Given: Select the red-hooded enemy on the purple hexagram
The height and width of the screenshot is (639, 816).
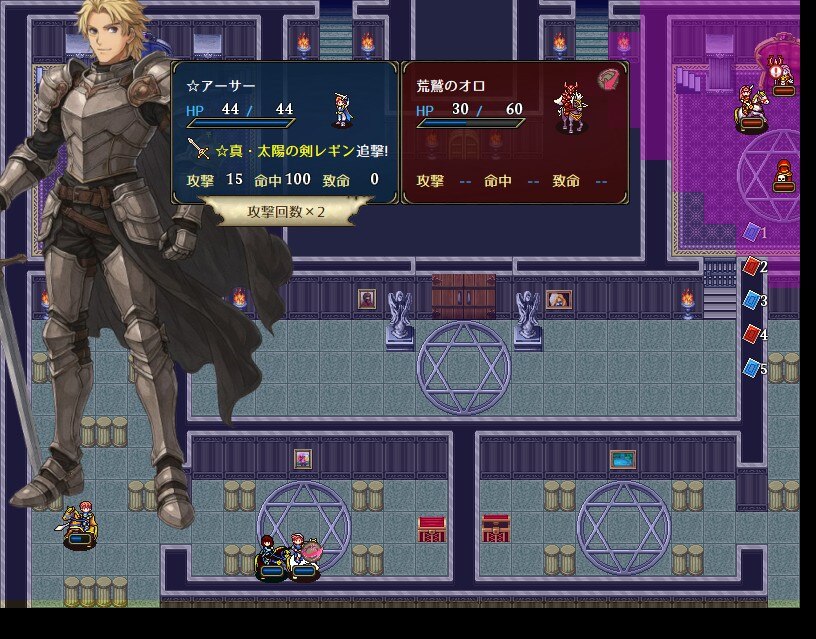Looking at the screenshot, I should [x=783, y=176].
